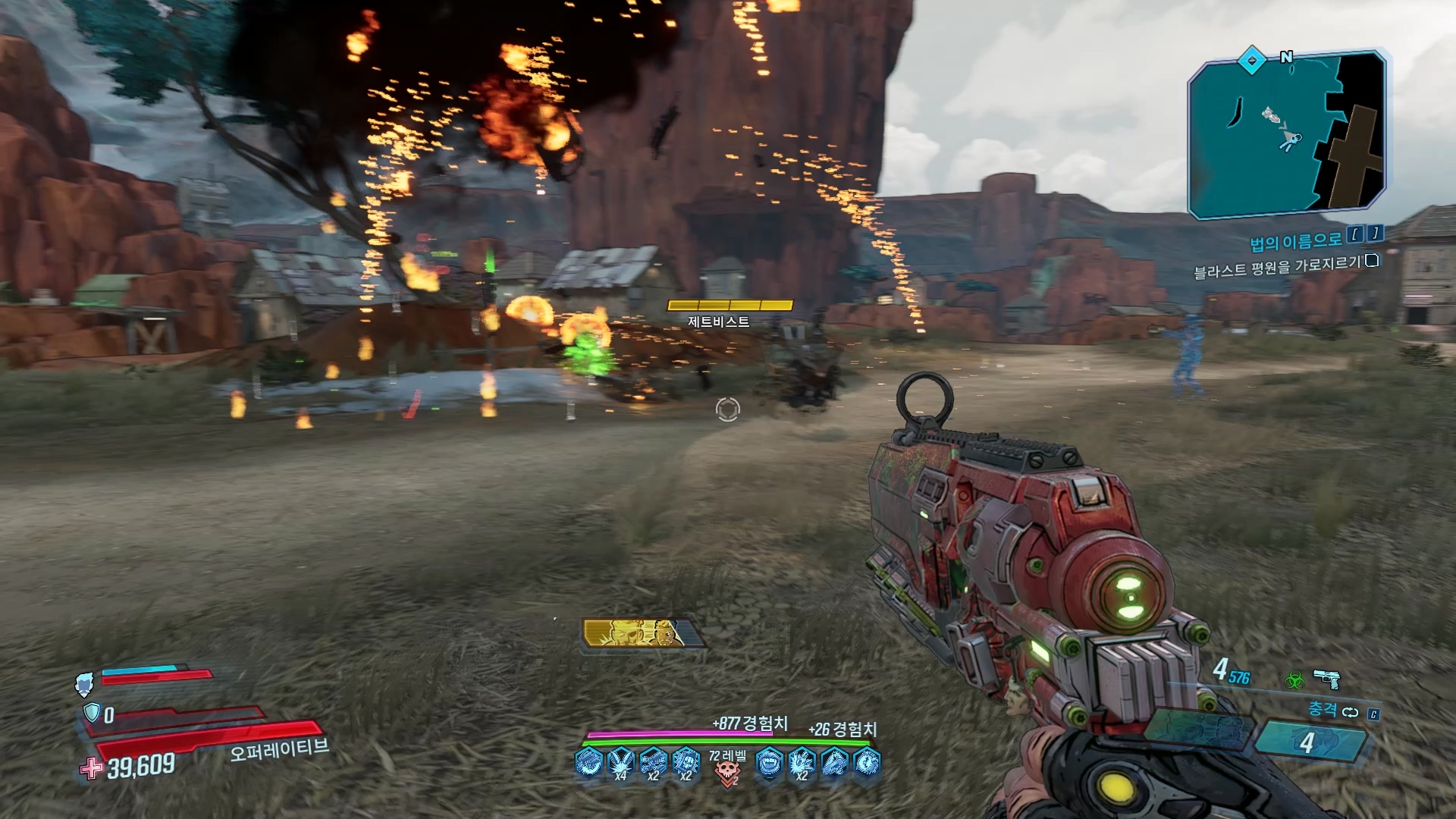
Task: Select the Mayhem skull level icon
Action: (x=728, y=772)
